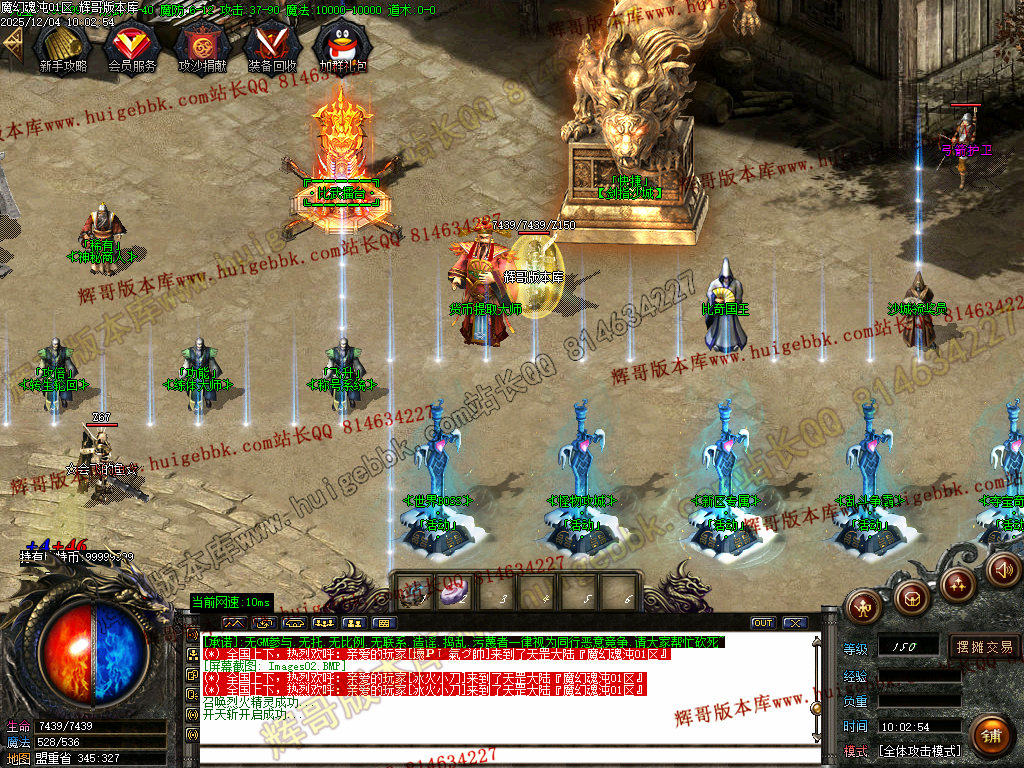Click the round orange 铺 shop button
Image resolution: width=1024 pixels, height=768 pixels.
pyautogui.click(x=989, y=736)
